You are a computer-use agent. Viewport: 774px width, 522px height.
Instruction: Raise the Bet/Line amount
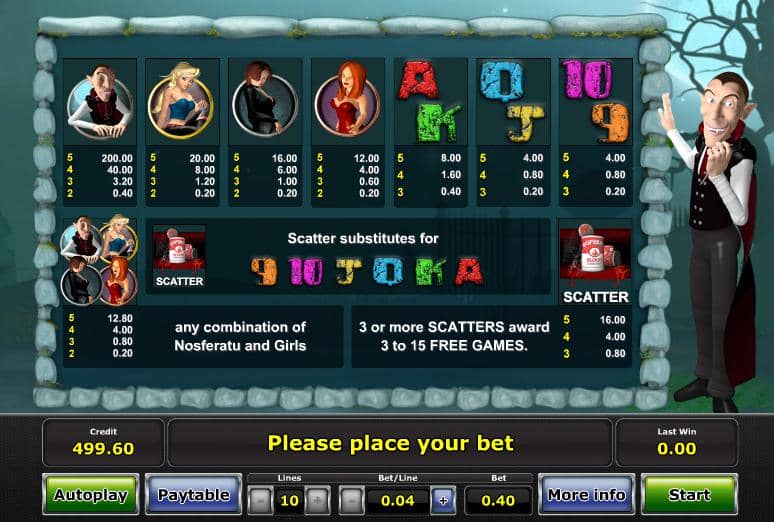point(443,499)
